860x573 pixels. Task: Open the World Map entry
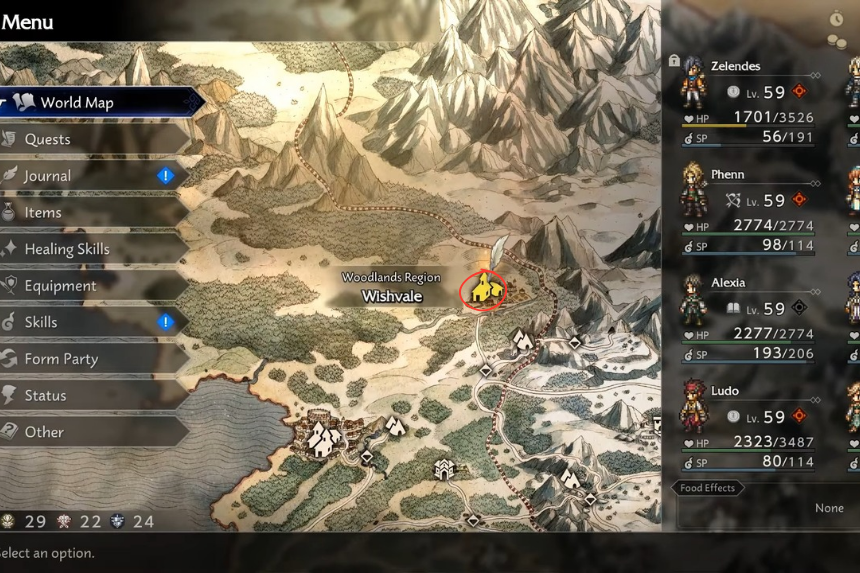[90, 102]
